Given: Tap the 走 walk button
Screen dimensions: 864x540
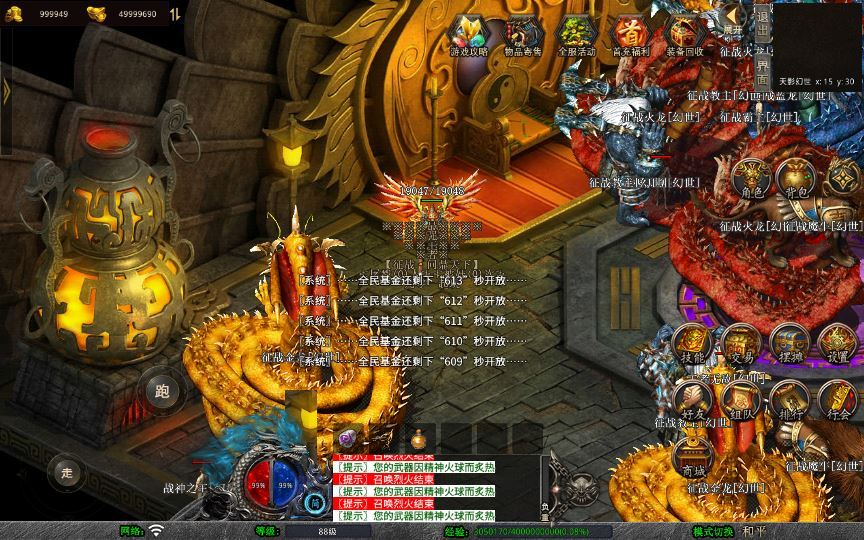Looking at the screenshot, I should [68, 470].
